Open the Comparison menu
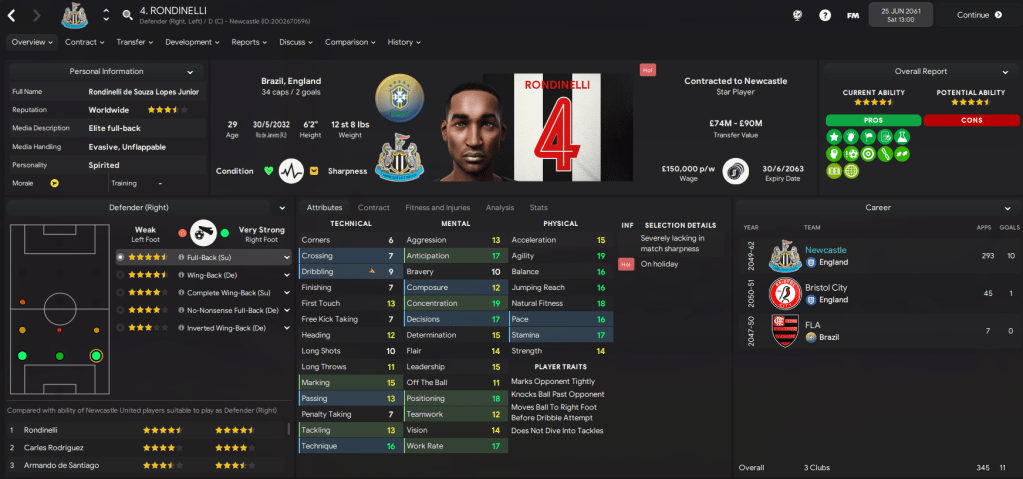1023x479 pixels. point(350,42)
